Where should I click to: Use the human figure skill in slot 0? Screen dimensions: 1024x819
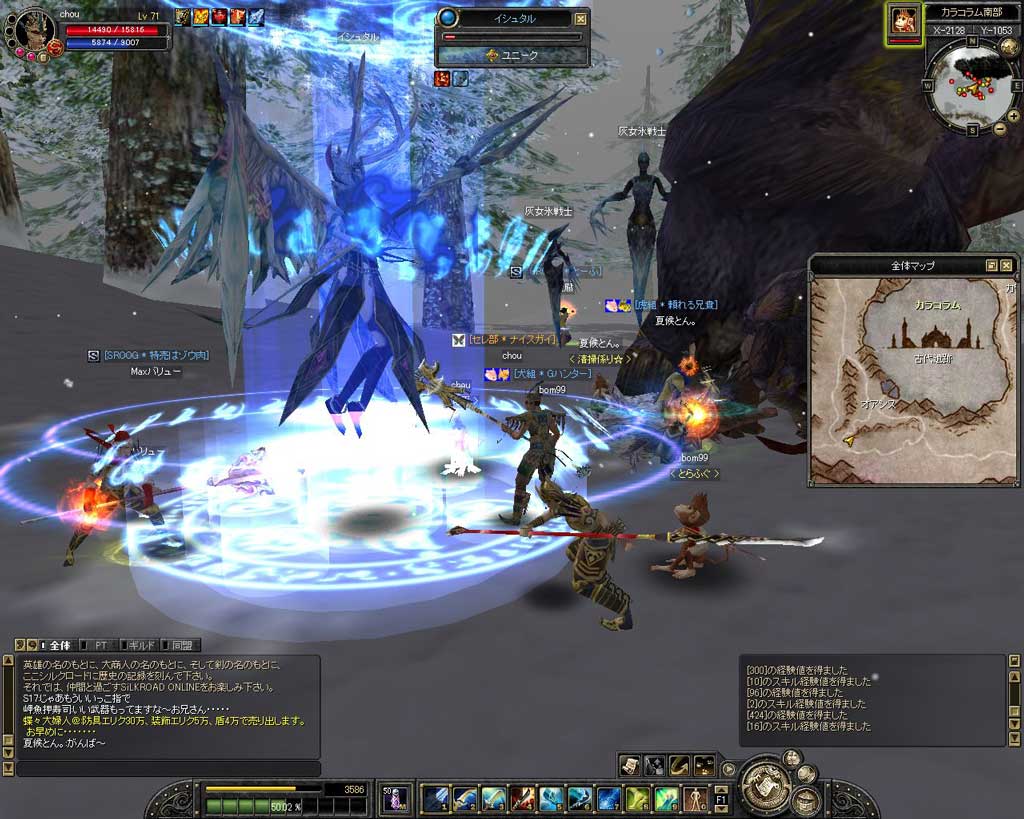click(x=695, y=798)
